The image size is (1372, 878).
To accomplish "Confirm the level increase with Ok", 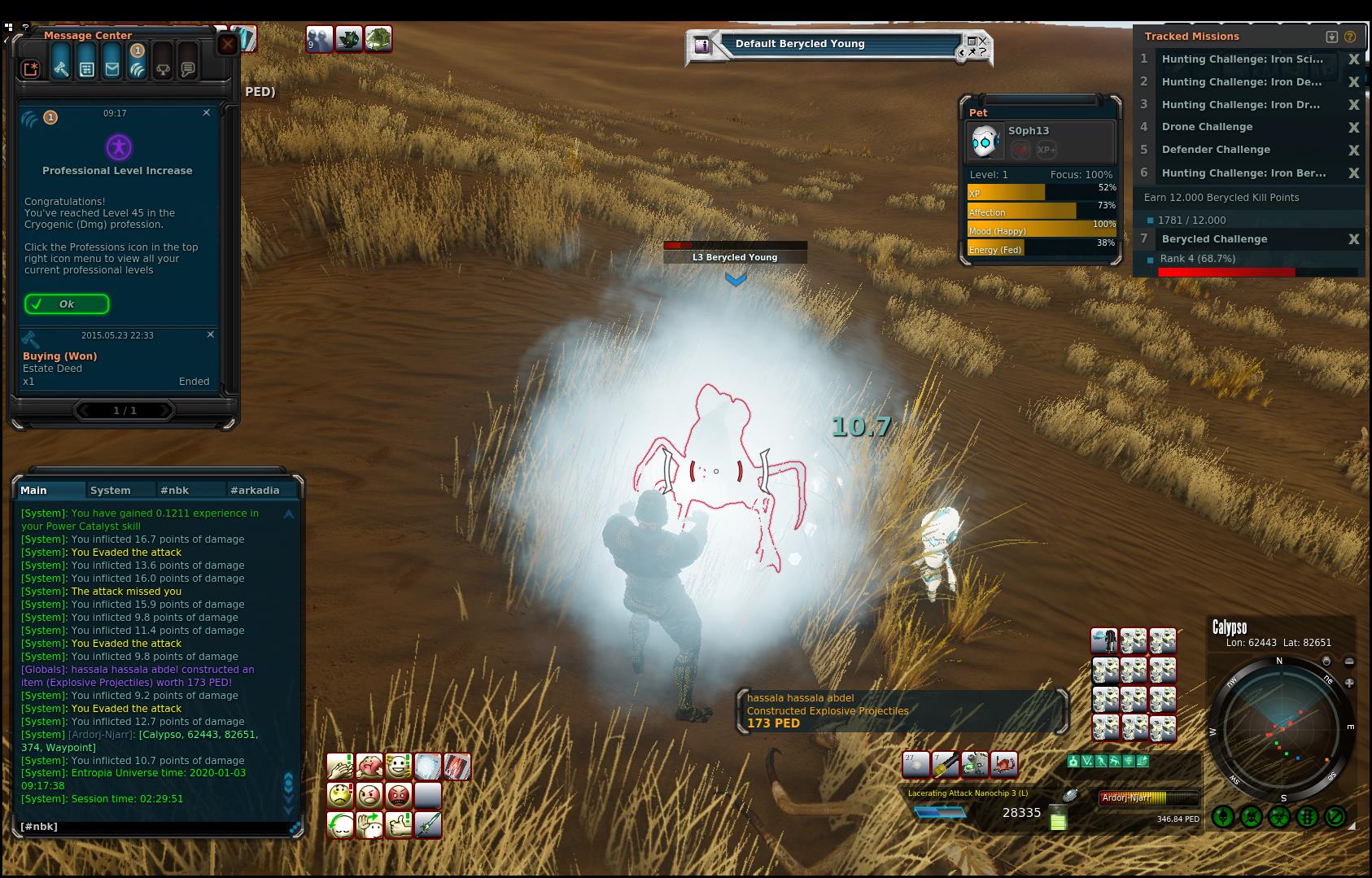I will click(x=67, y=304).
